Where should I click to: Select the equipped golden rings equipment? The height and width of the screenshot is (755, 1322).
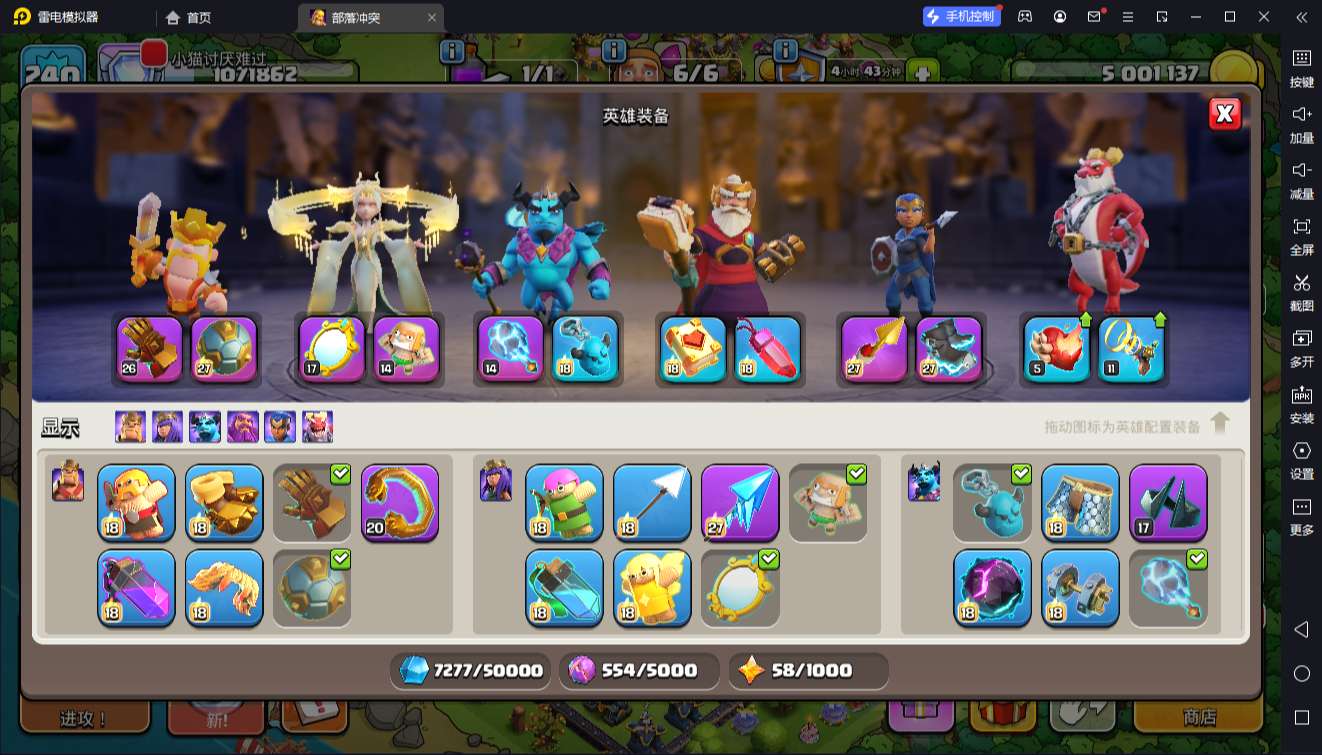pyautogui.click(x=1132, y=349)
